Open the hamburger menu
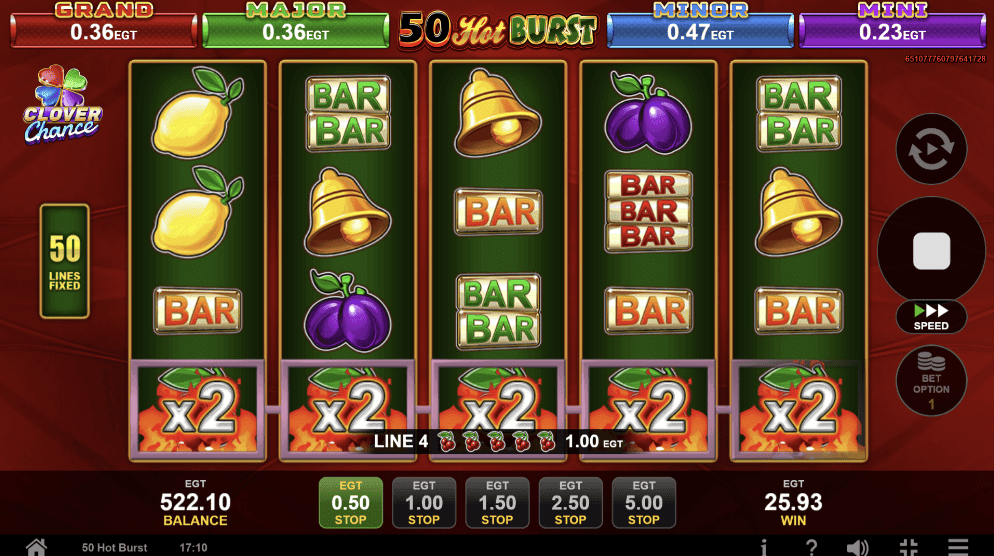The width and height of the screenshot is (994, 556). coord(957,547)
